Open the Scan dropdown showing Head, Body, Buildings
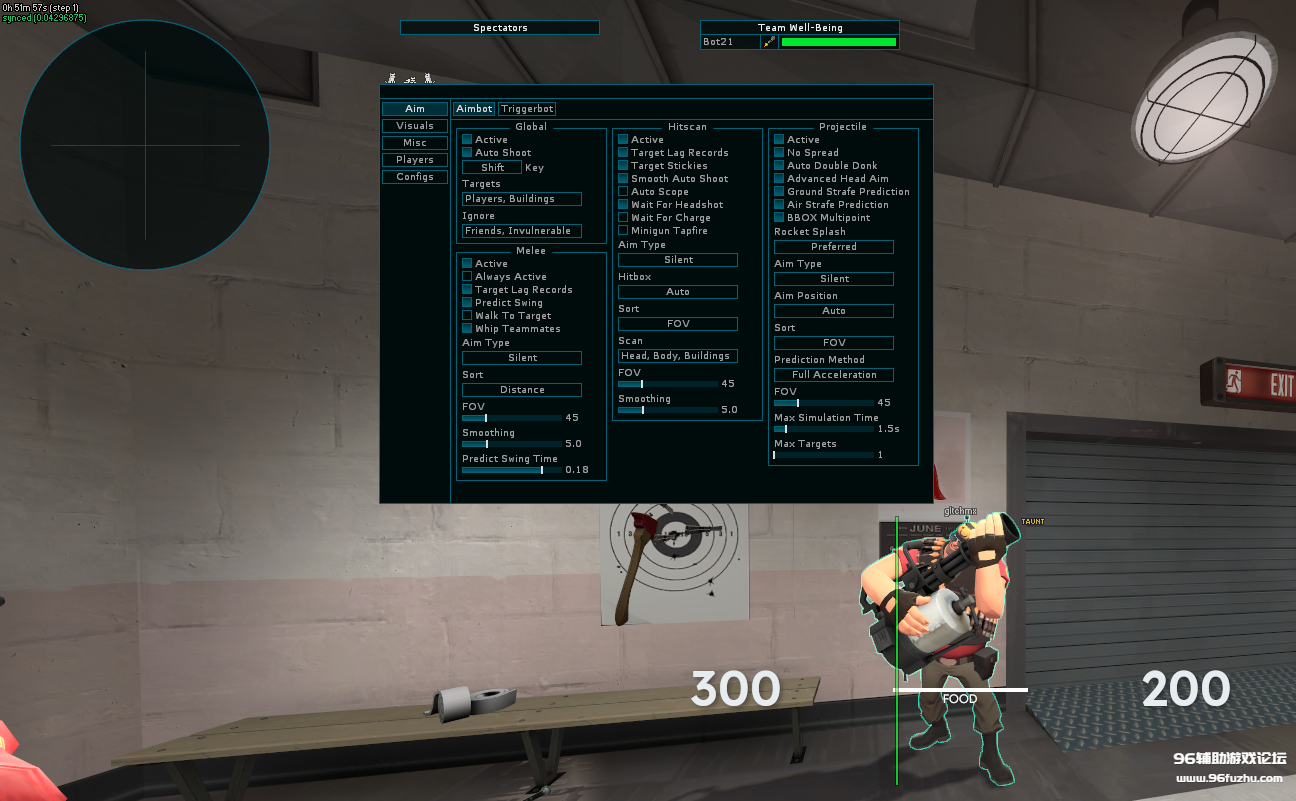 pyautogui.click(x=678, y=356)
